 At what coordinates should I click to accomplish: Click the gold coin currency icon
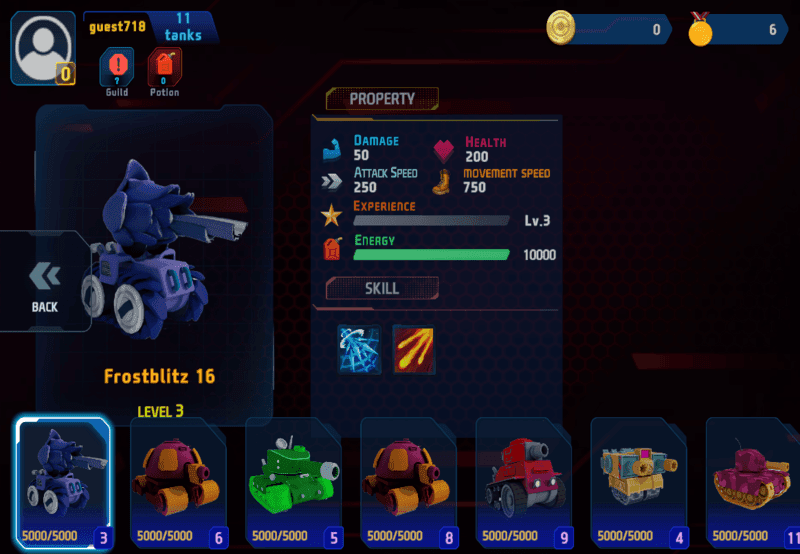(x=562, y=28)
